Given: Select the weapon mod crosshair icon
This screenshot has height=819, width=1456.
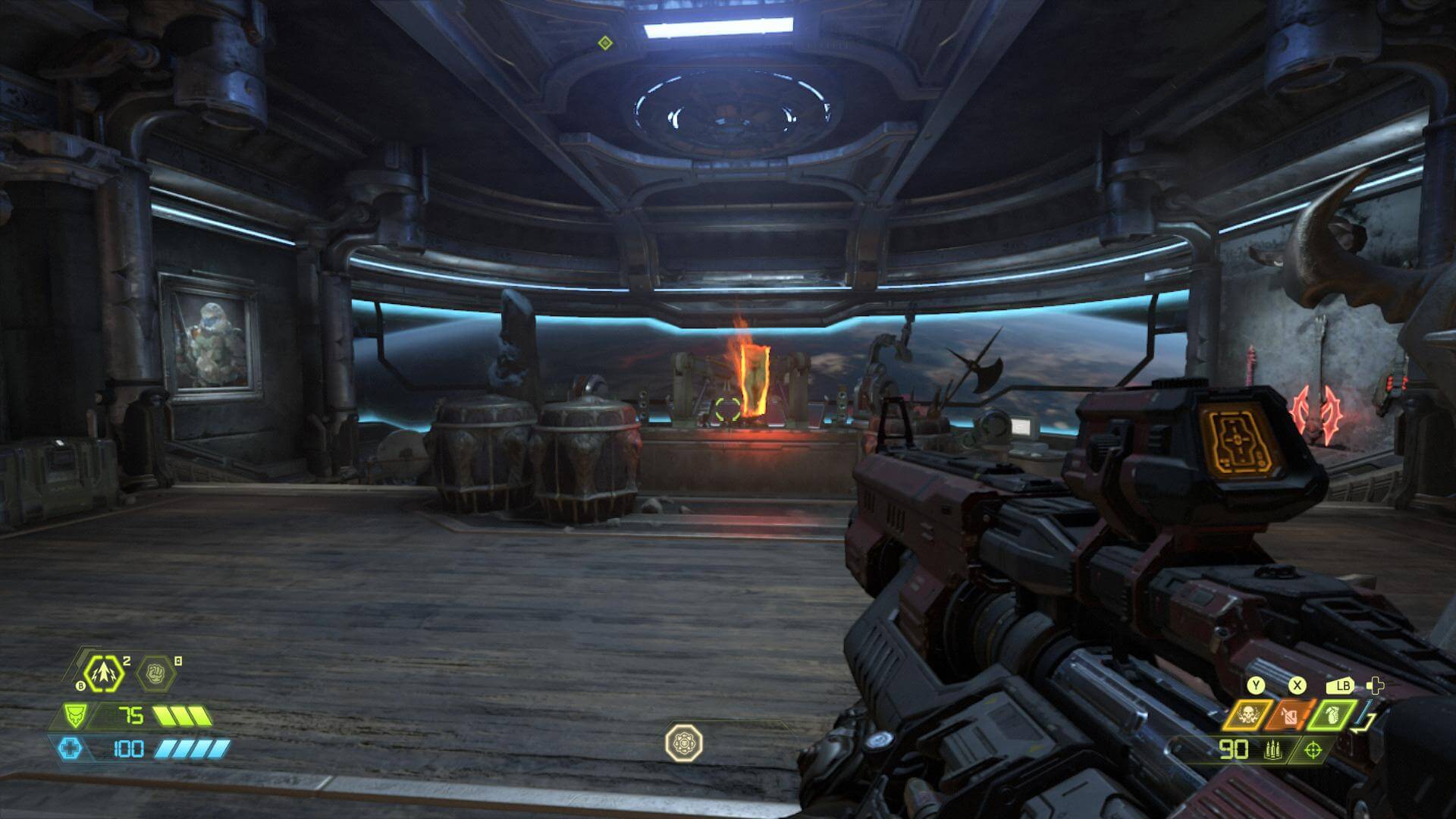Looking at the screenshot, I should (1313, 751).
